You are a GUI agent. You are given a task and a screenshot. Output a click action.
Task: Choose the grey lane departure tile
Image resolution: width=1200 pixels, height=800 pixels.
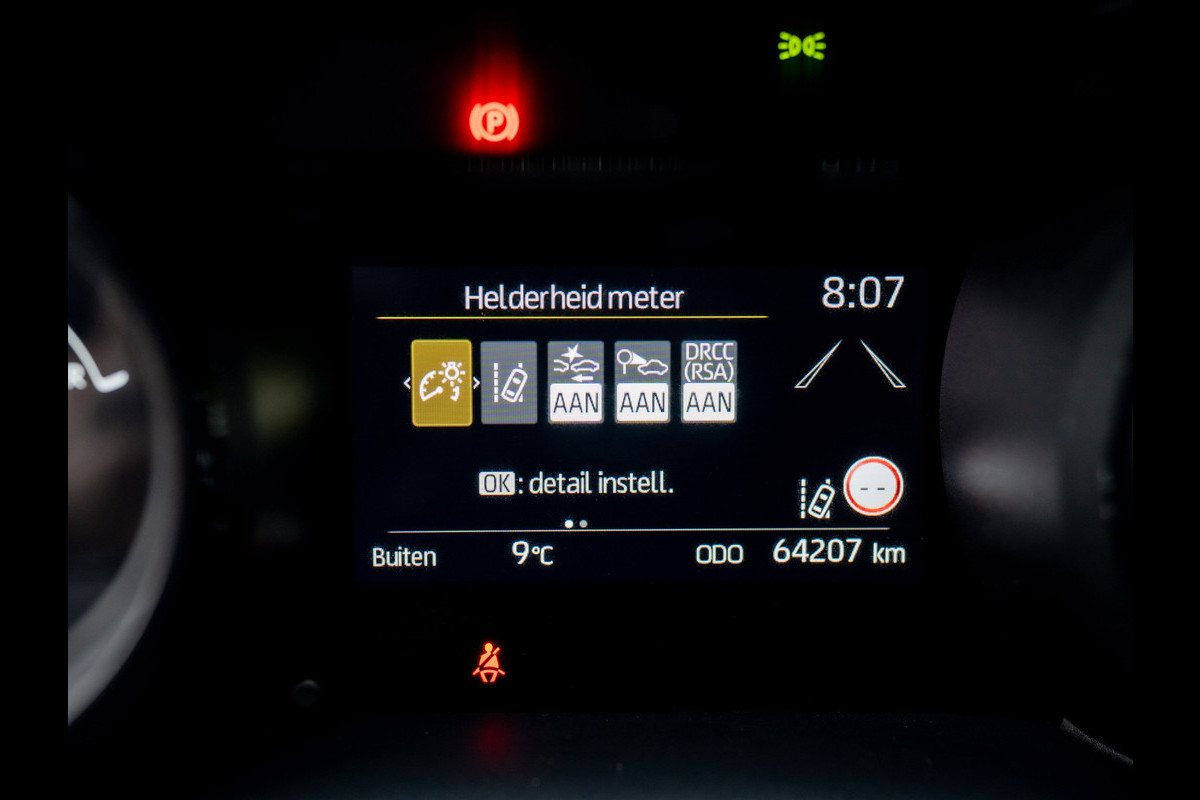click(x=509, y=383)
